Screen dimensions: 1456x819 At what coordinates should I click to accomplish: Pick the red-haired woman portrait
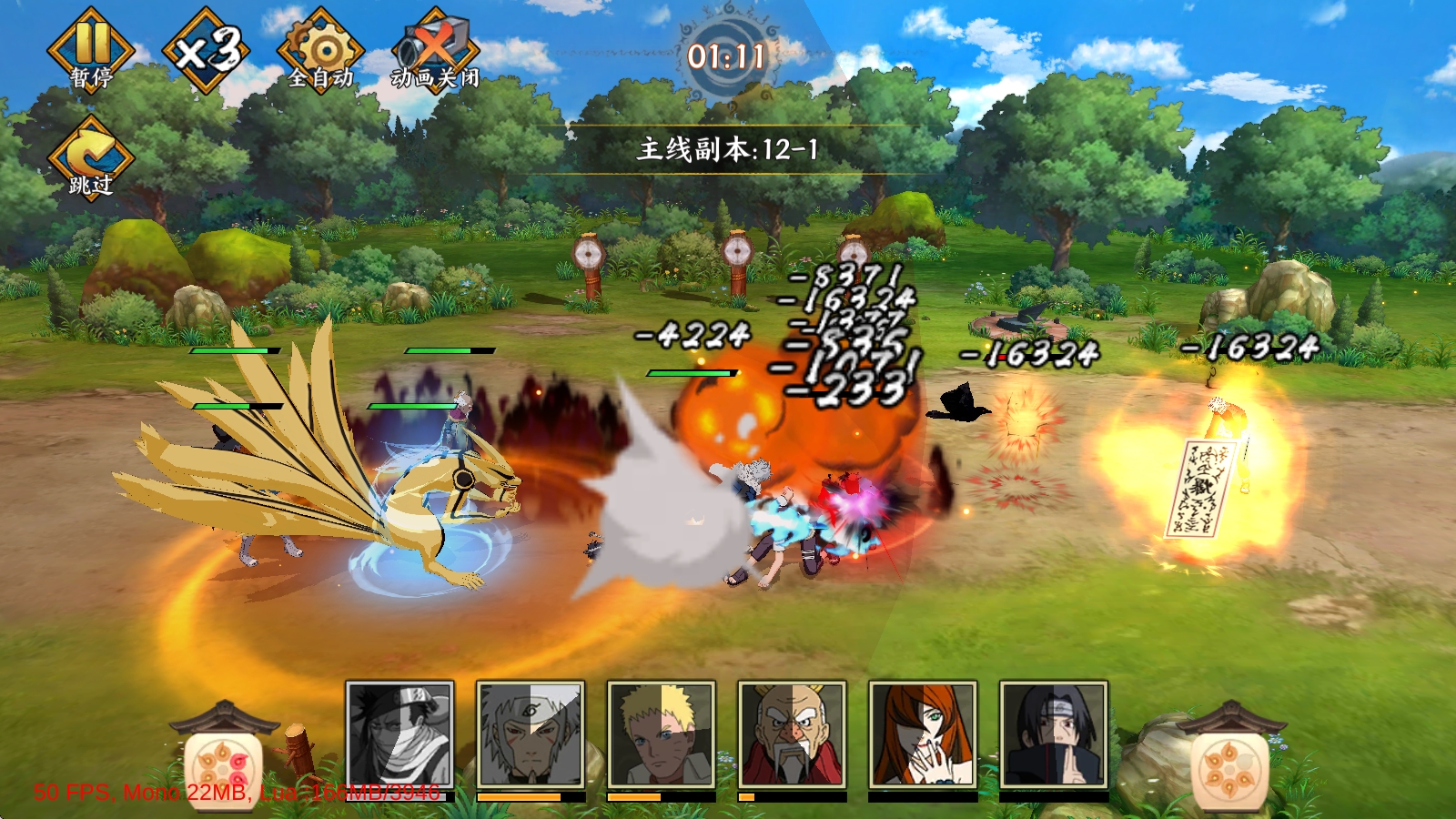tap(923, 734)
